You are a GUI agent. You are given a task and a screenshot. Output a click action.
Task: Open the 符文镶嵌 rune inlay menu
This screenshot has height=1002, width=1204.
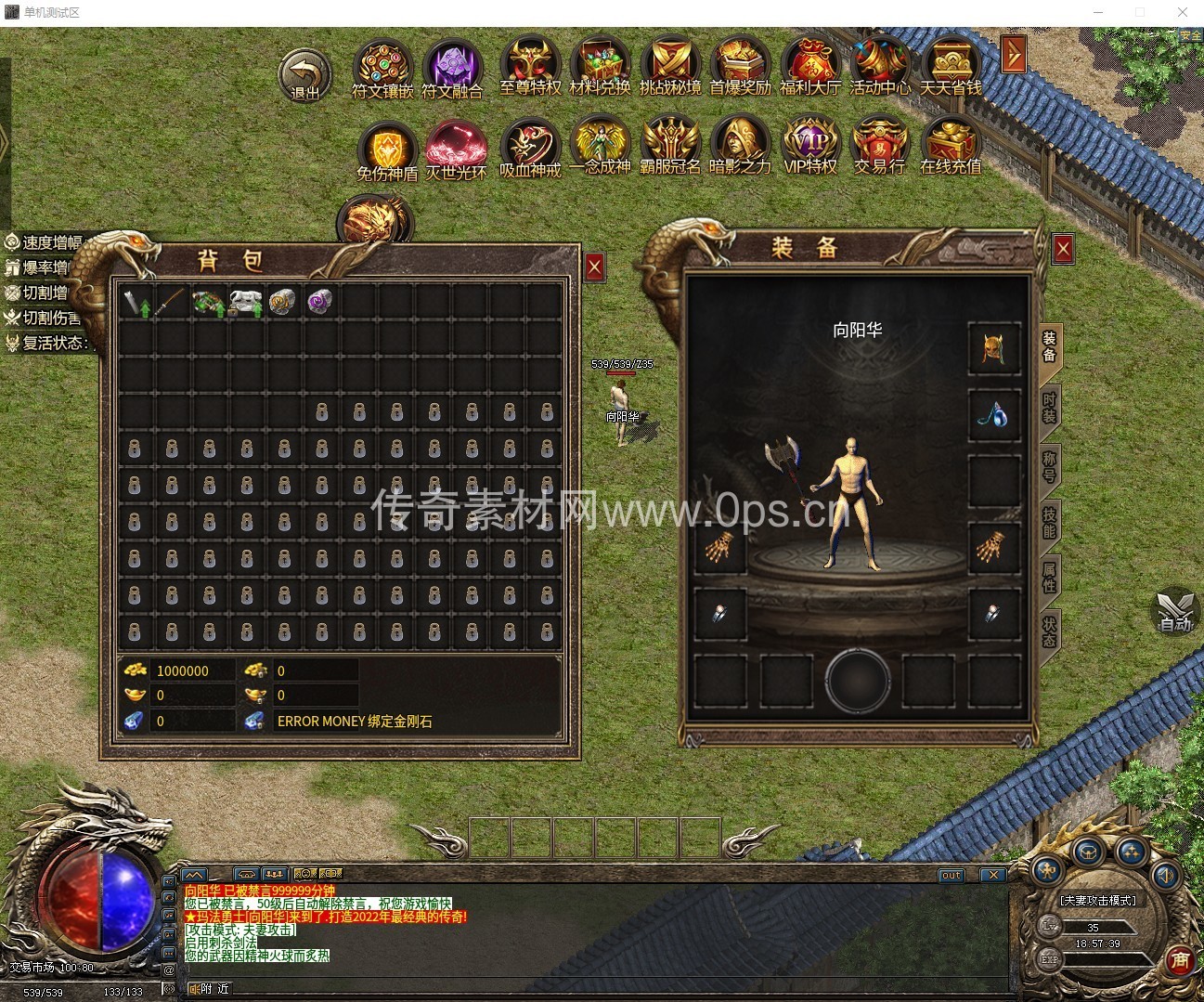click(x=382, y=70)
